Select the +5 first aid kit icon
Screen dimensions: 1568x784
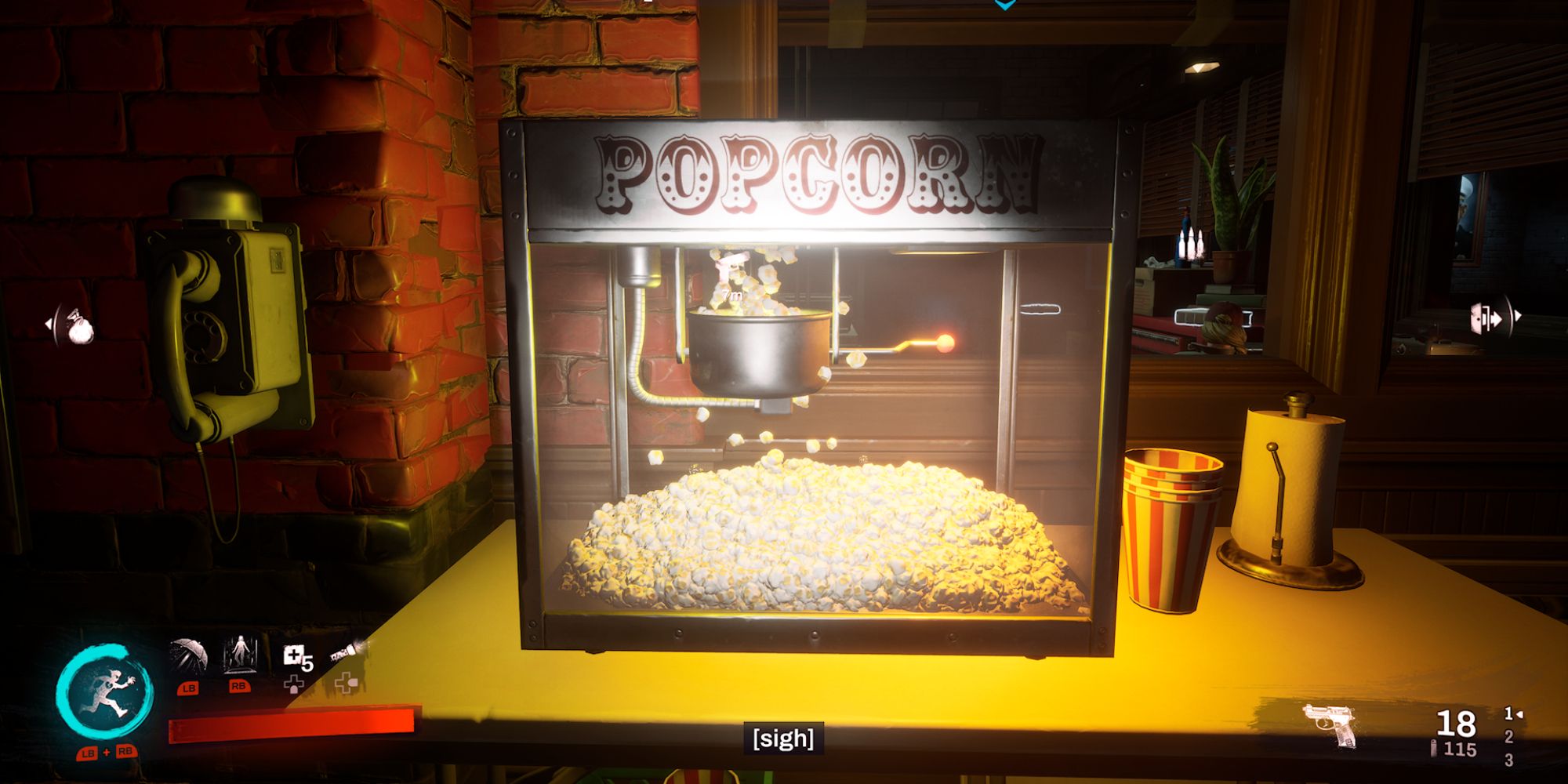[296, 656]
